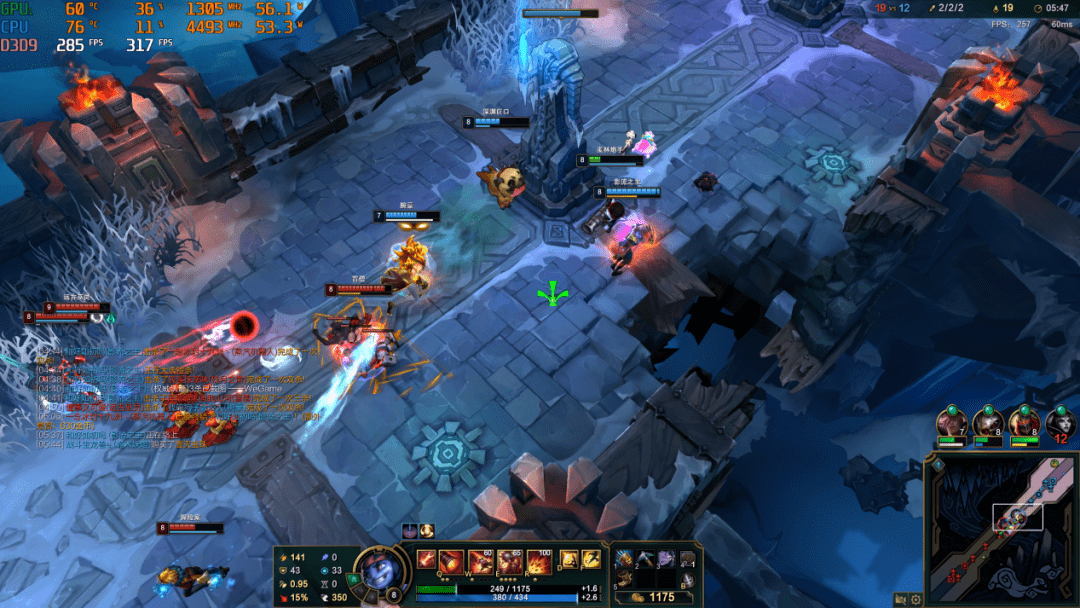The height and width of the screenshot is (608, 1080).
Task: Select the red-helmeted ally portrait
Action: pyautogui.click(x=1024, y=424)
